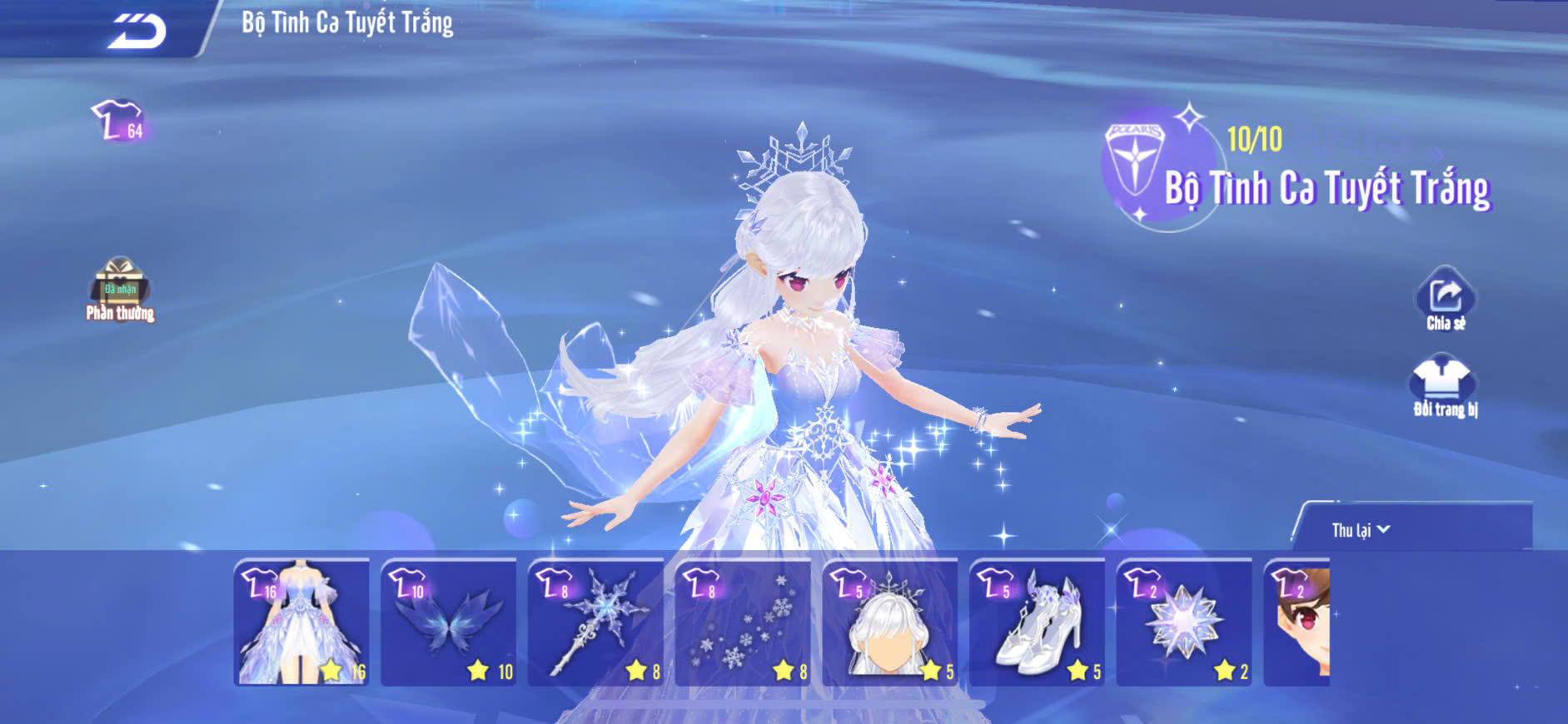The width and height of the screenshot is (1568, 724).
Task: Choose the white high heel shoes
Action: 1037,622
